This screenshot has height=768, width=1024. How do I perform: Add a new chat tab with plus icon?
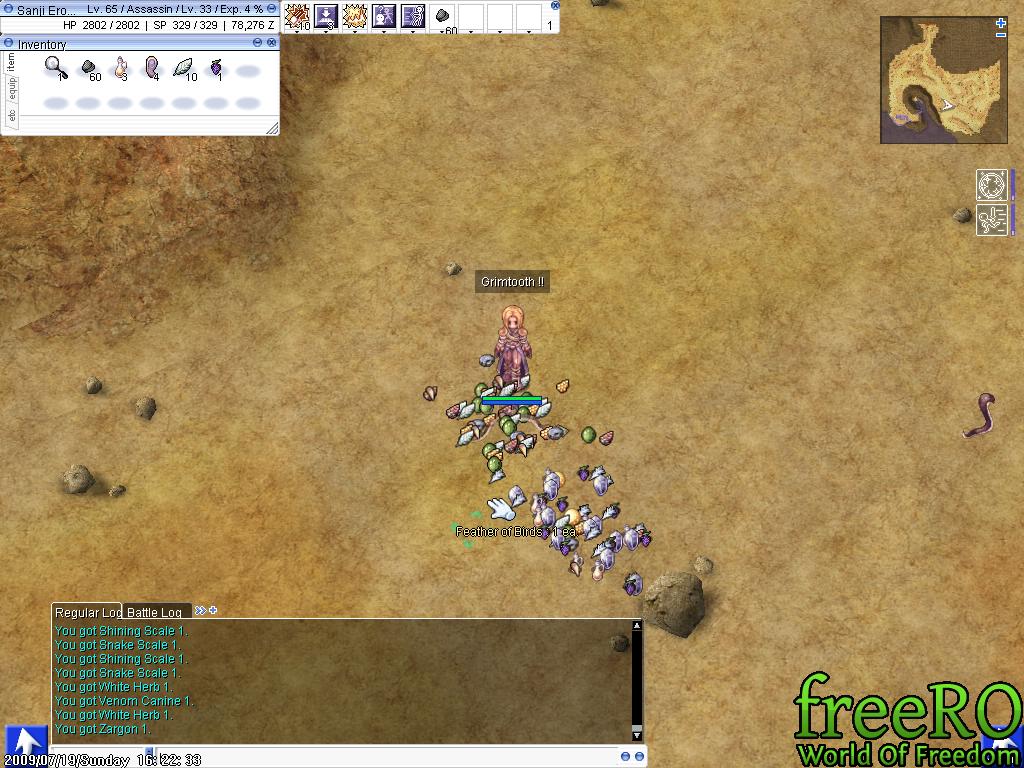(x=213, y=610)
